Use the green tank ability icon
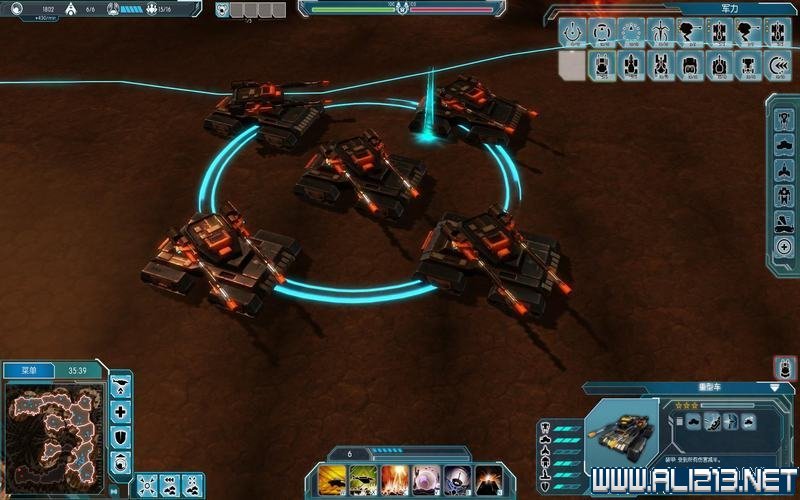Screen dimensions: 800x500 (362, 478)
